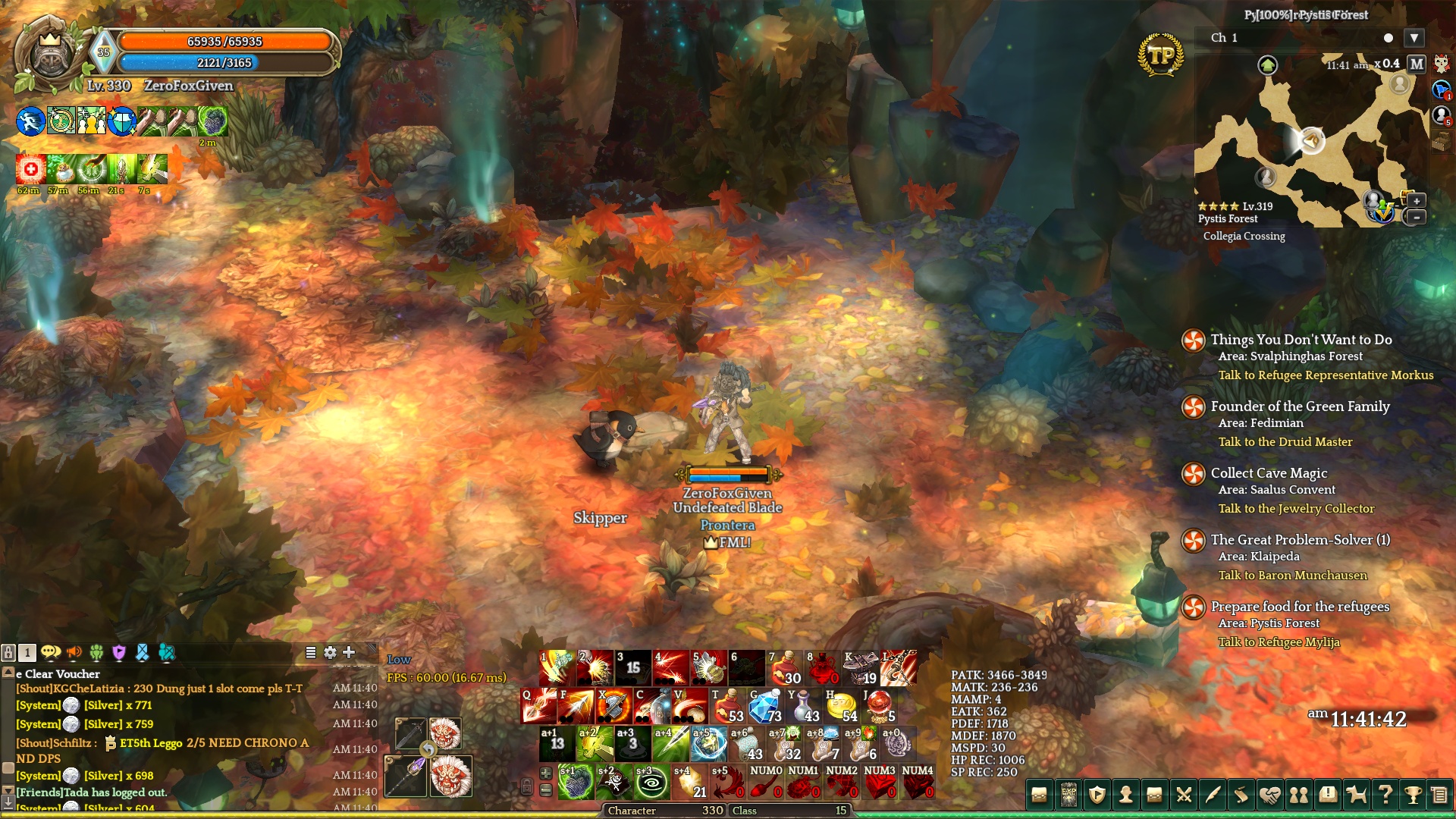Open the full map with the M button
The width and height of the screenshot is (1456, 819).
[x=1416, y=64]
